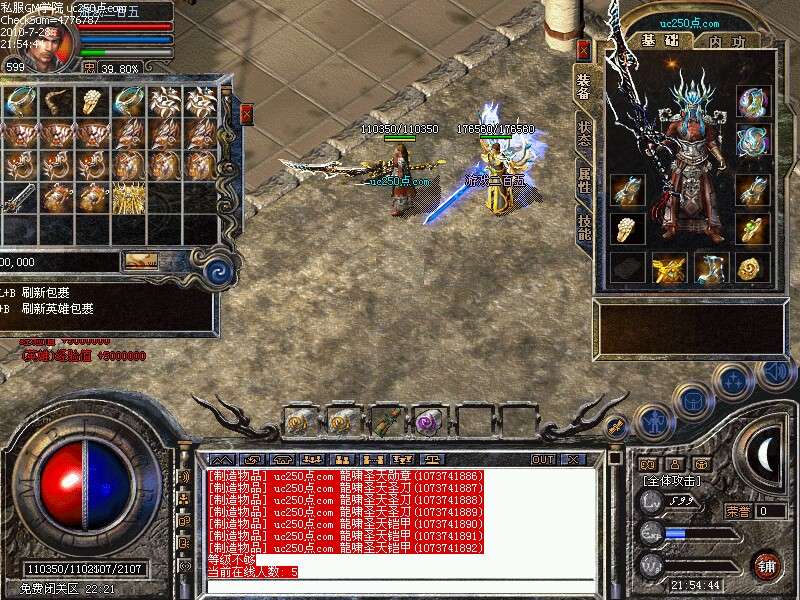
Task: Select the 属性 side tab
Action: 584,181
